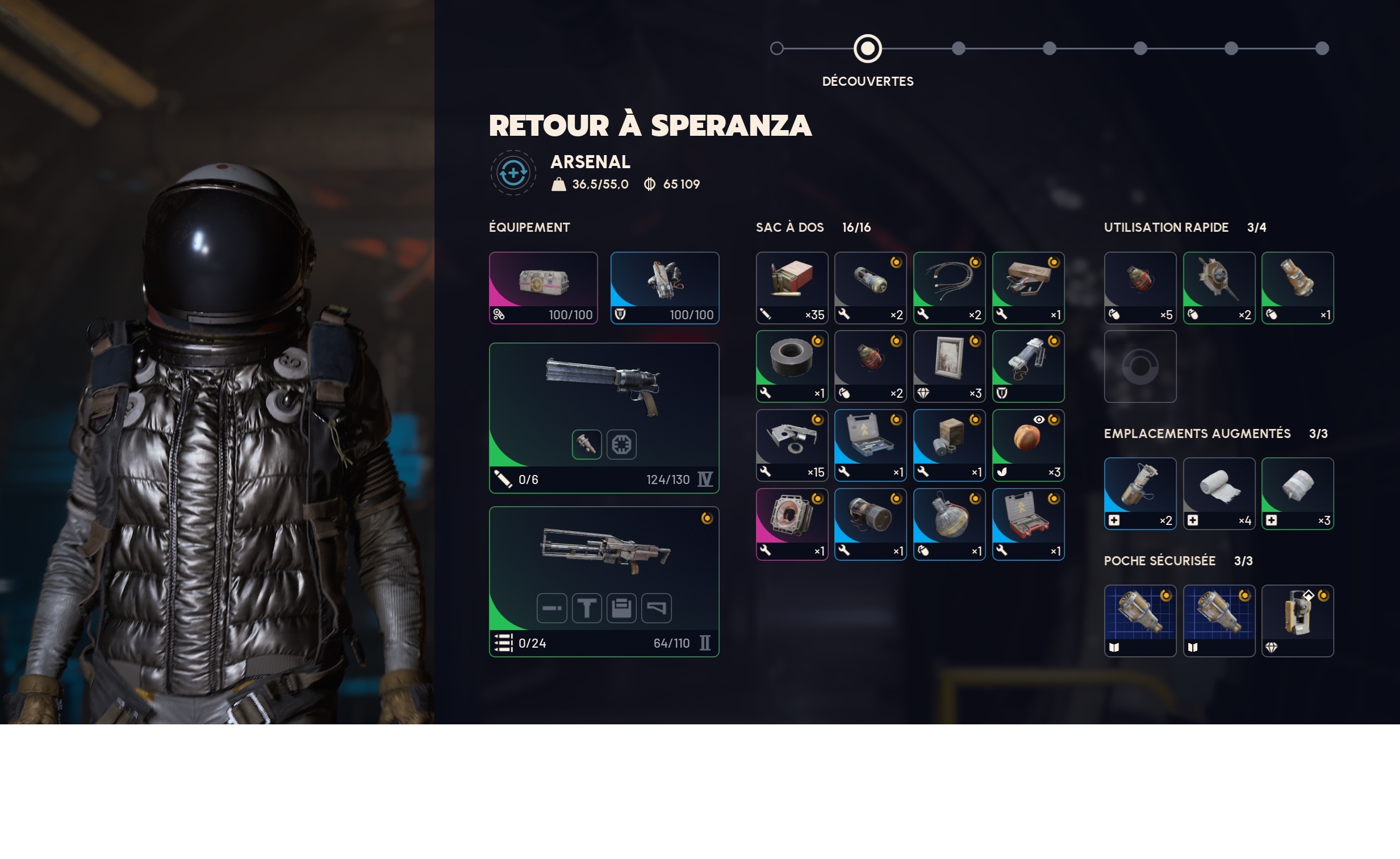
Task: Click the Arsenal loadout icon
Action: coord(513,173)
